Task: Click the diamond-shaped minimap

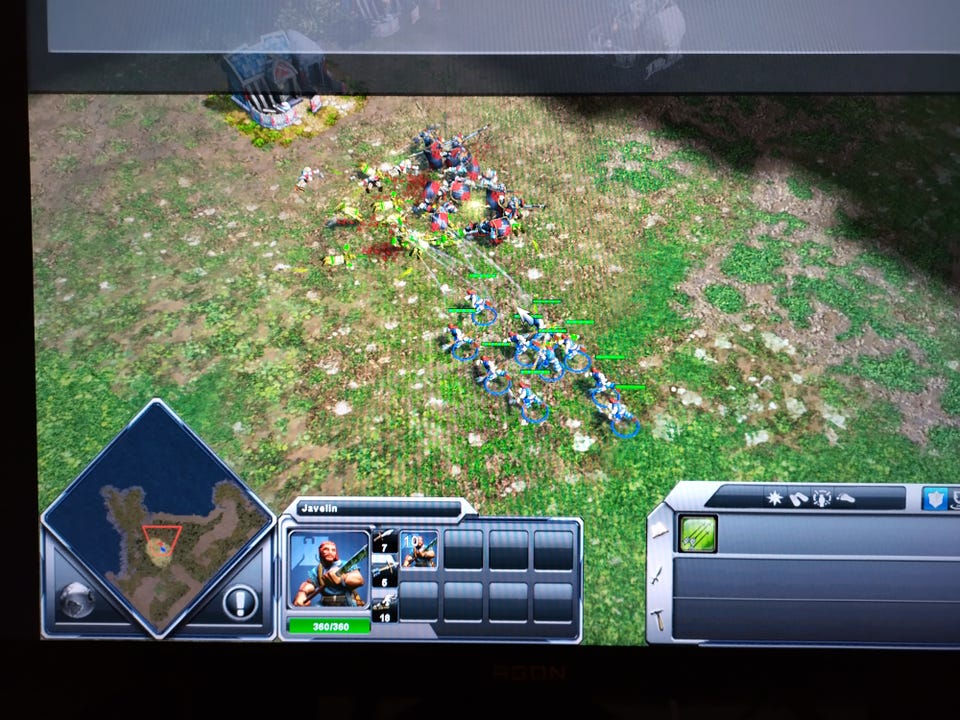Action: [157, 517]
